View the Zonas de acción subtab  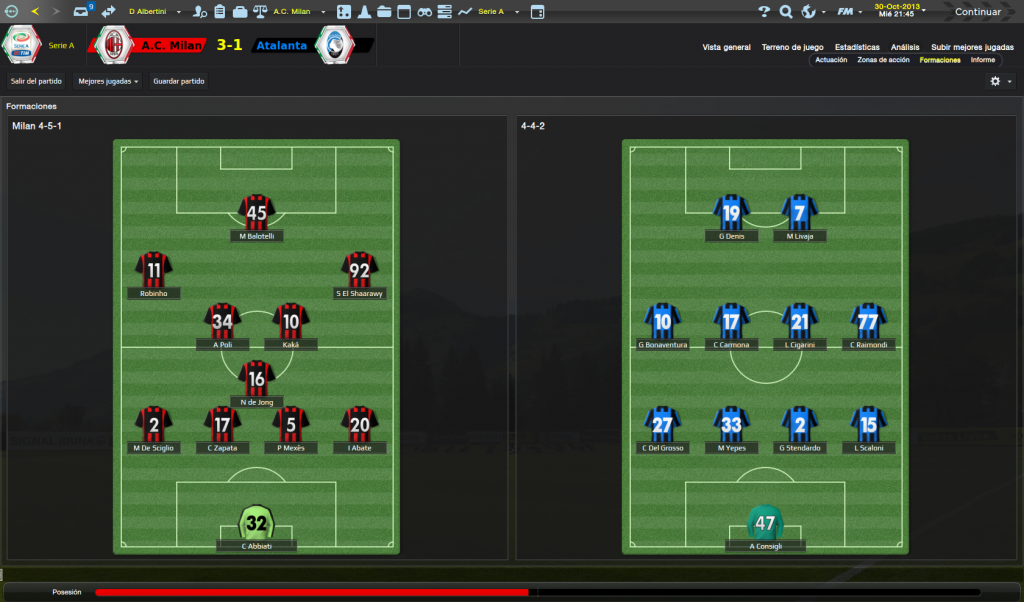883,60
